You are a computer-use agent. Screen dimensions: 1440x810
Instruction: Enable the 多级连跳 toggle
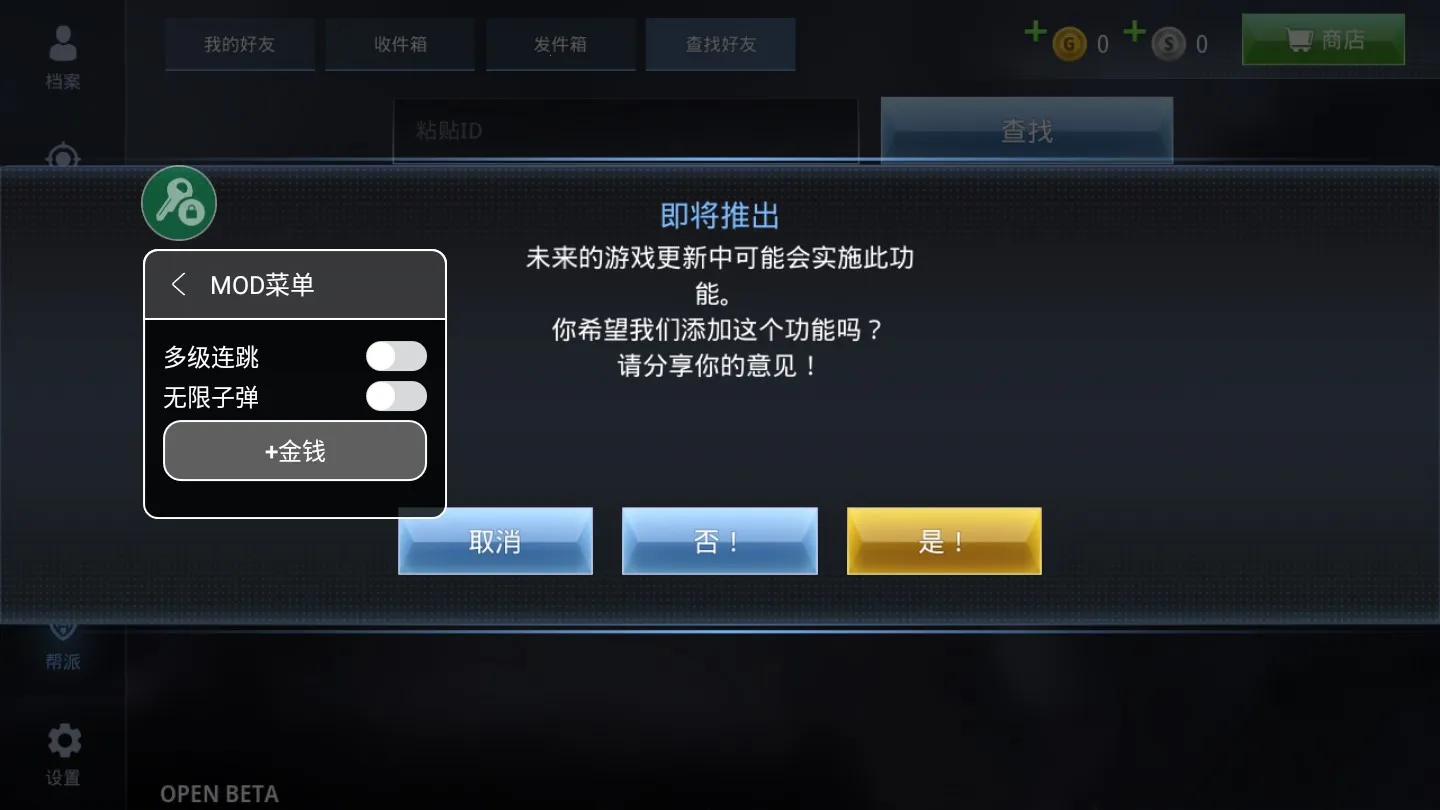(x=396, y=356)
